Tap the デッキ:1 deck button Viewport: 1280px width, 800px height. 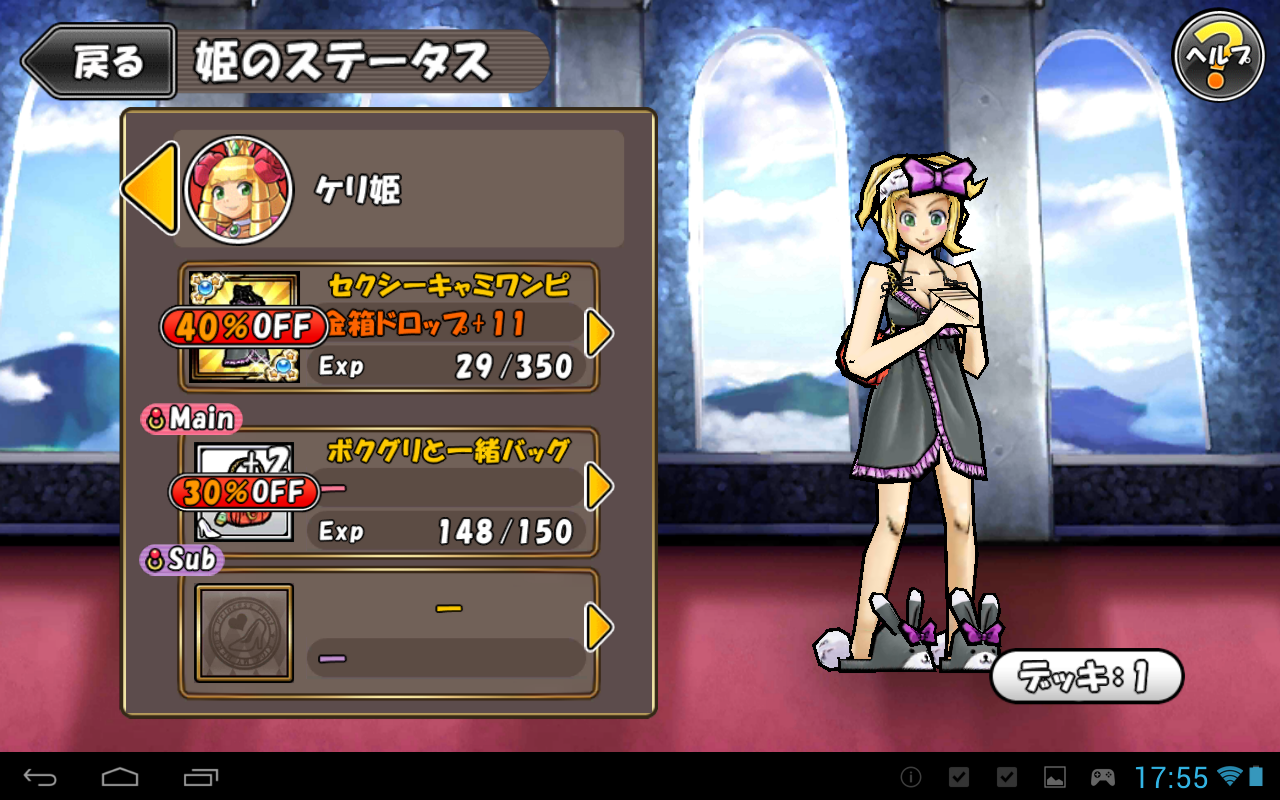pos(1087,677)
